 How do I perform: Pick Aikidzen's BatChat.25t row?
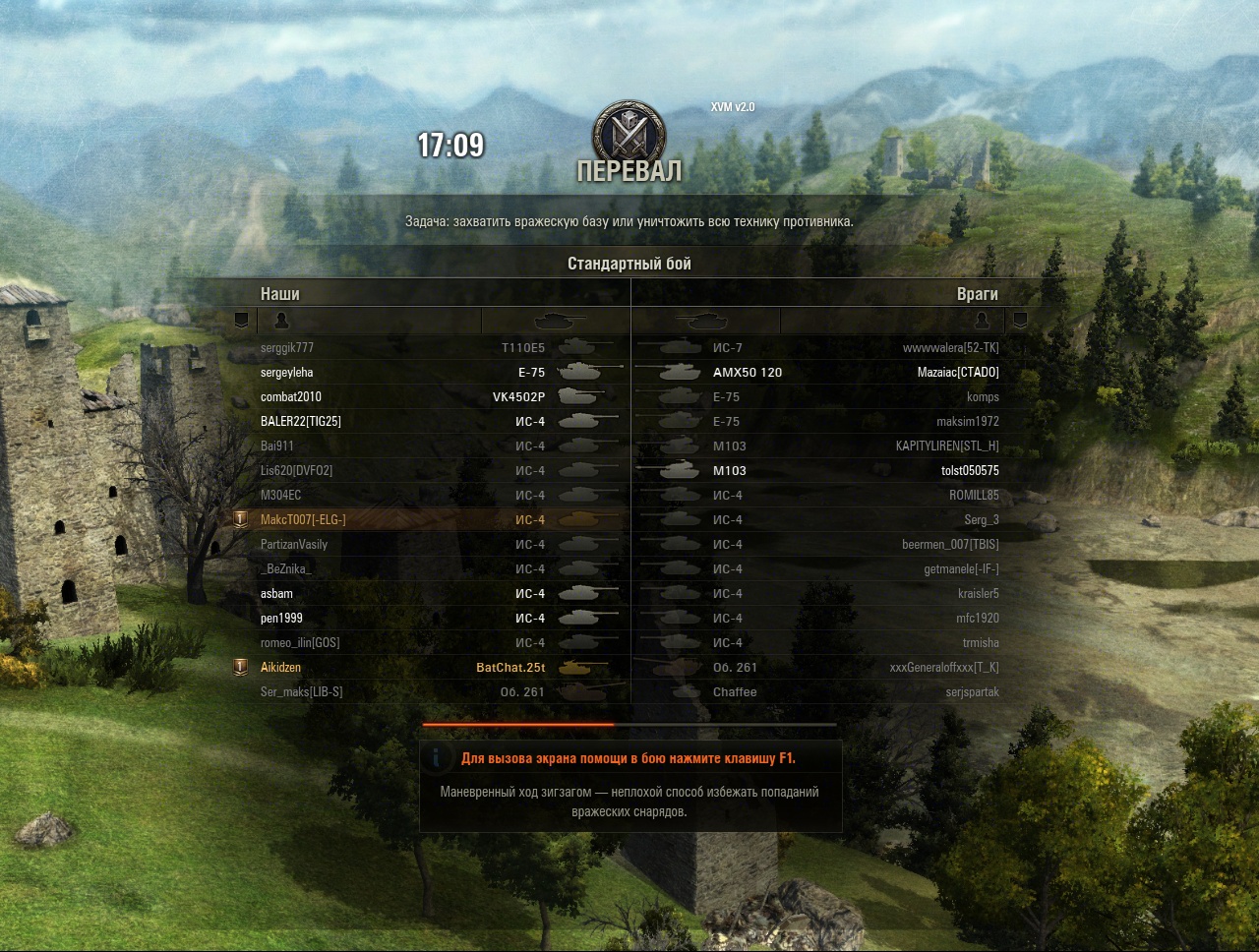281,668
